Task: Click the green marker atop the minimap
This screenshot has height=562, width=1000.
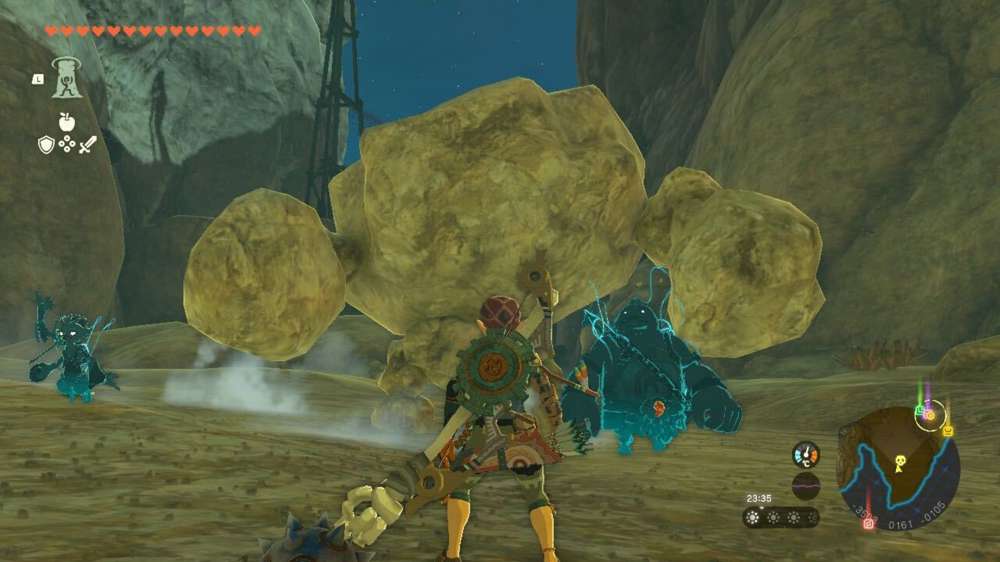Action: (919, 409)
